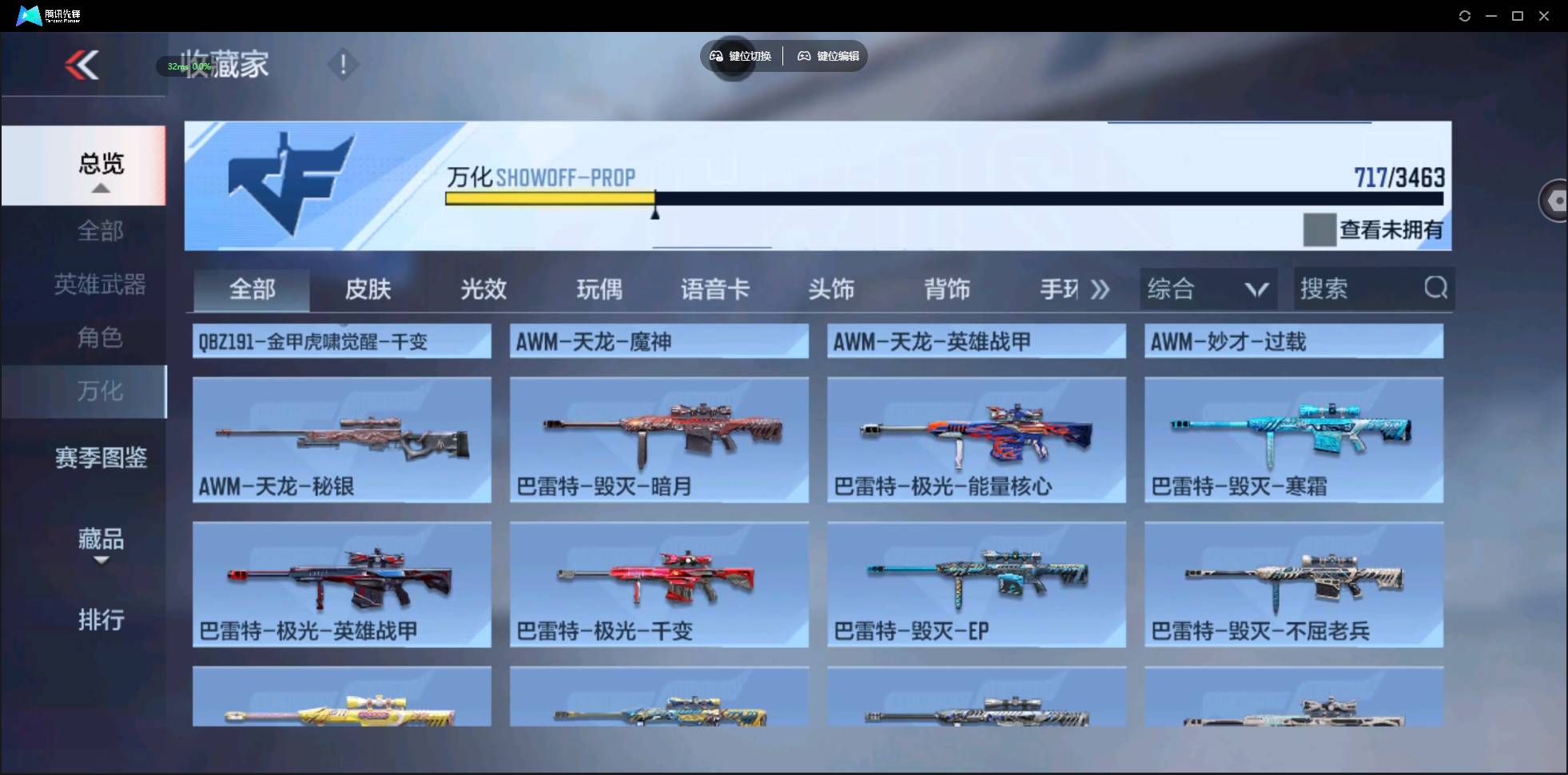Viewport: 1568px width, 775px height.
Task: Open 键位编辑 controller icon
Action: 803,56
